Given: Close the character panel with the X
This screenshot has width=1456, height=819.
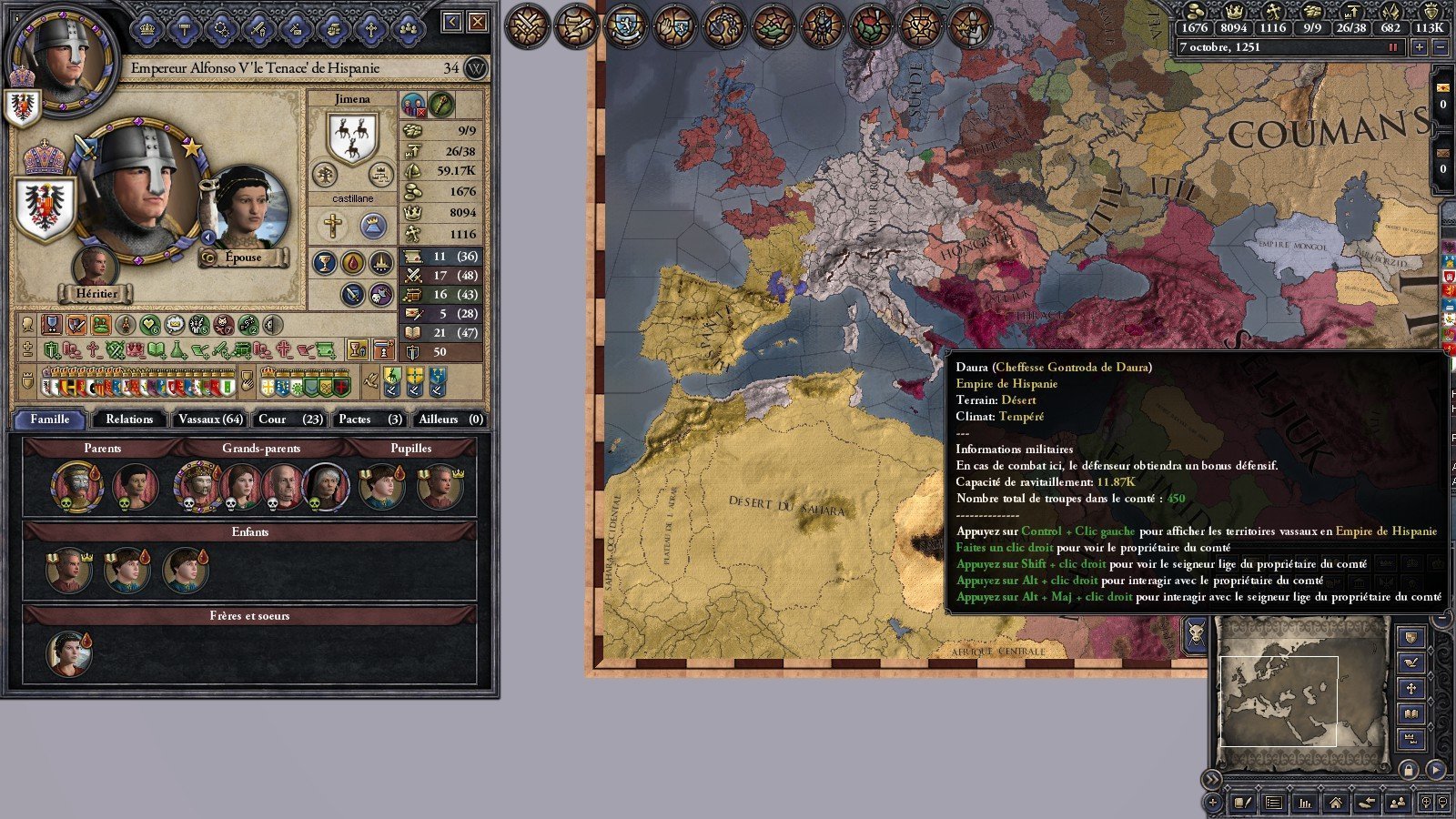Looking at the screenshot, I should [x=478, y=22].
